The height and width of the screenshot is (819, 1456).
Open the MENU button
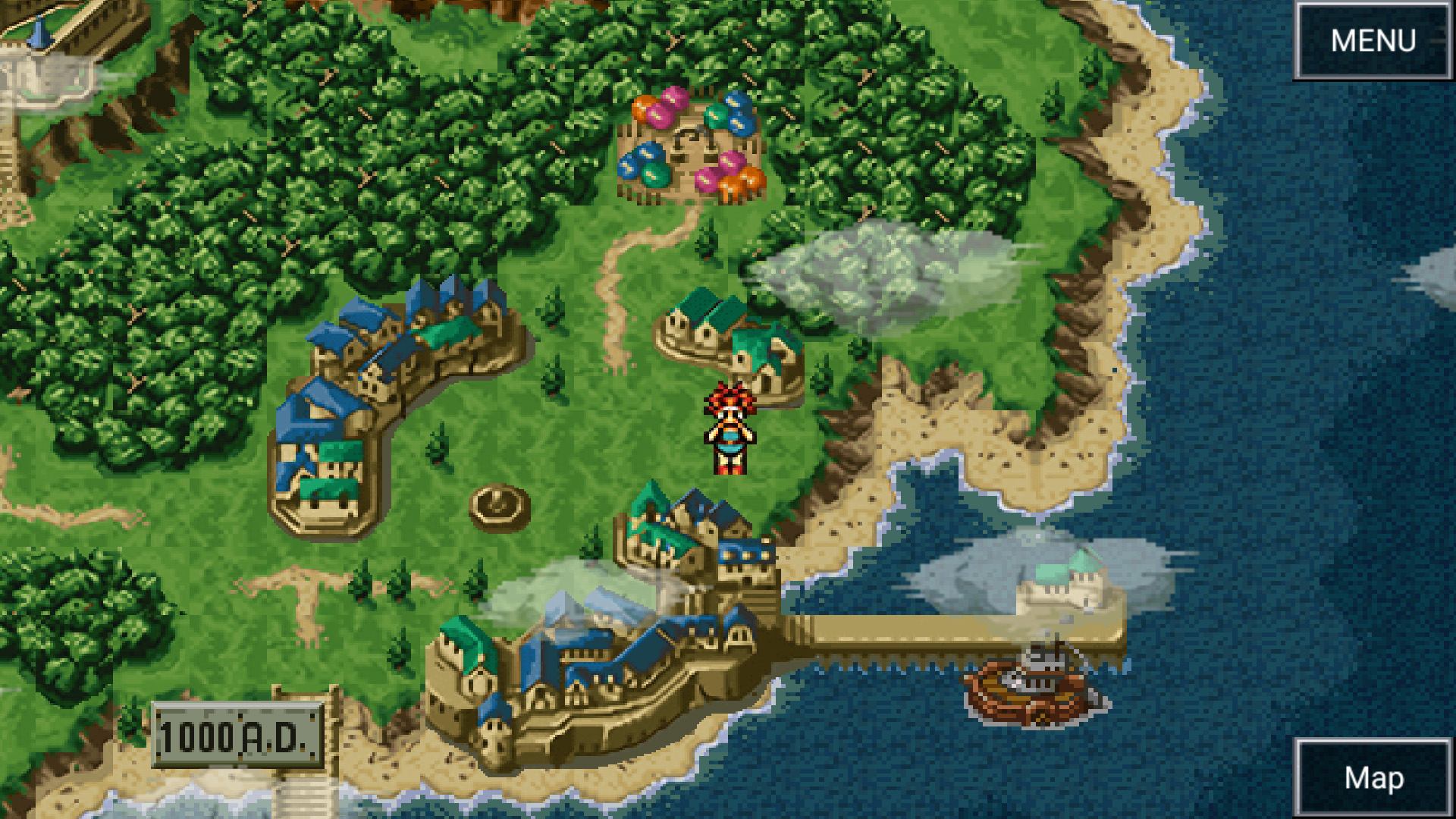click(x=1374, y=39)
